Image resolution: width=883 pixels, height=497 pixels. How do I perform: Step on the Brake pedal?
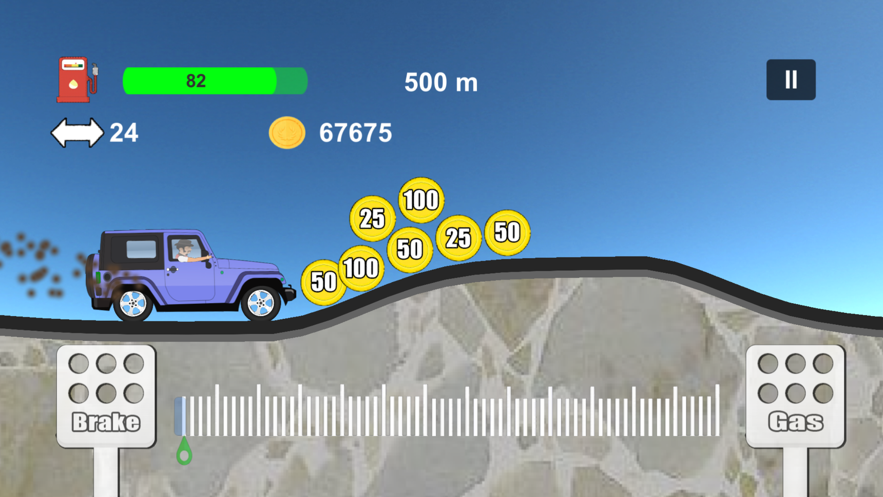pos(106,396)
